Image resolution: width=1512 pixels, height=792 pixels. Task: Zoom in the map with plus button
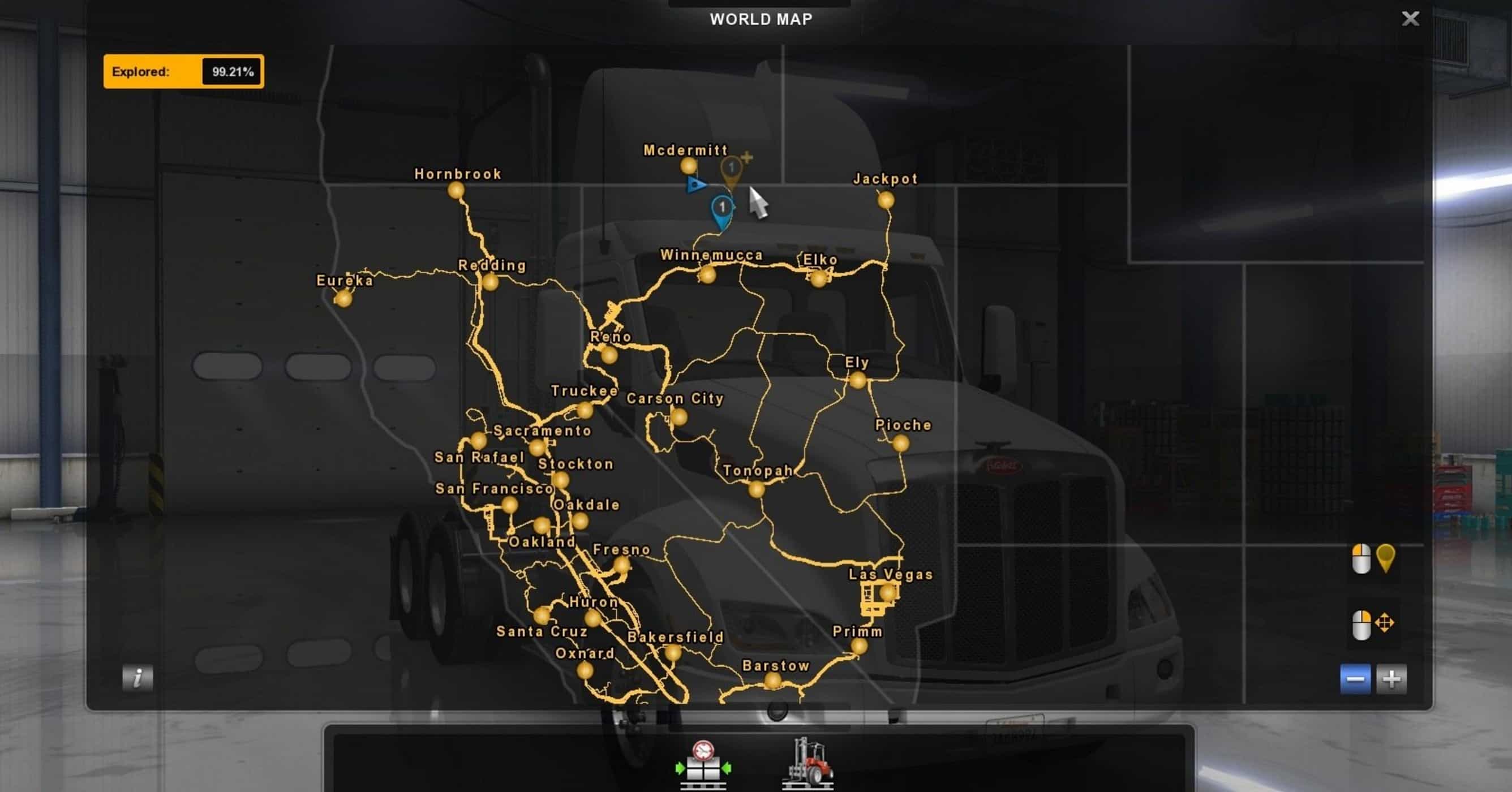(1391, 679)
